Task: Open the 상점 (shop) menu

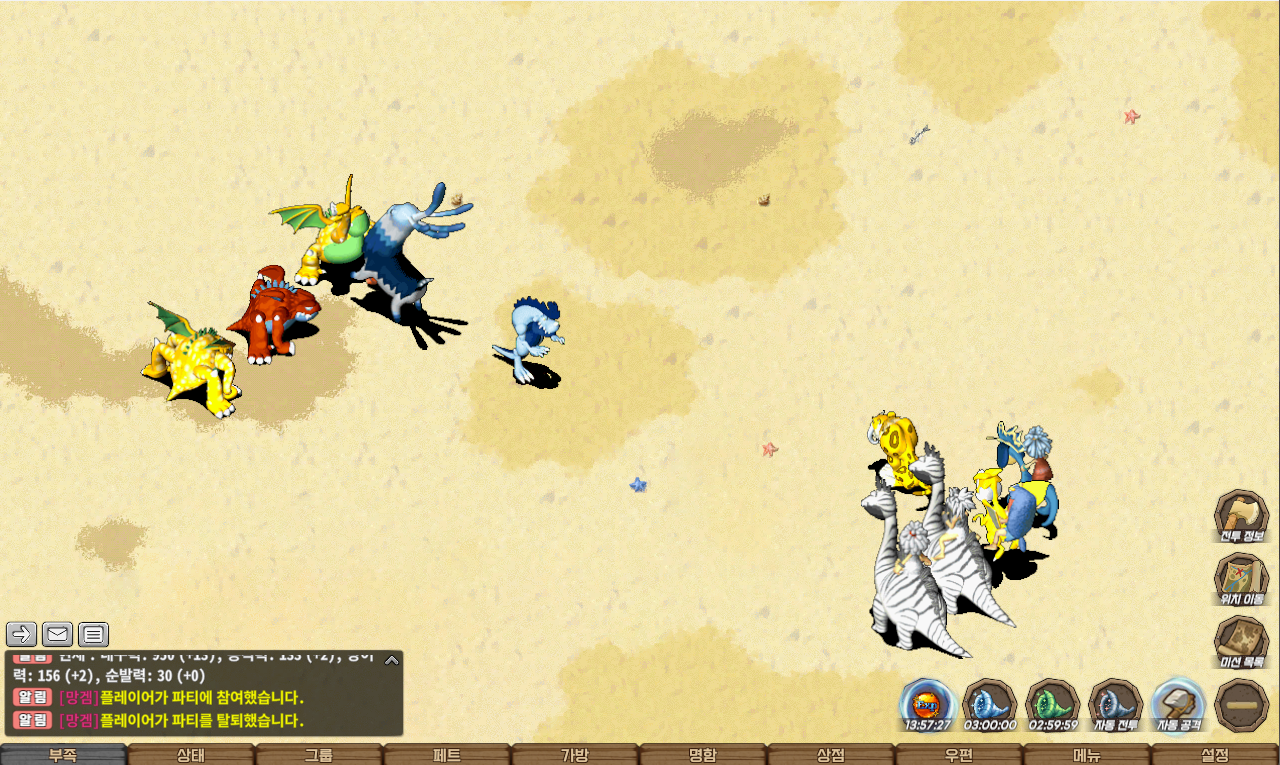Action: [831, 755]
